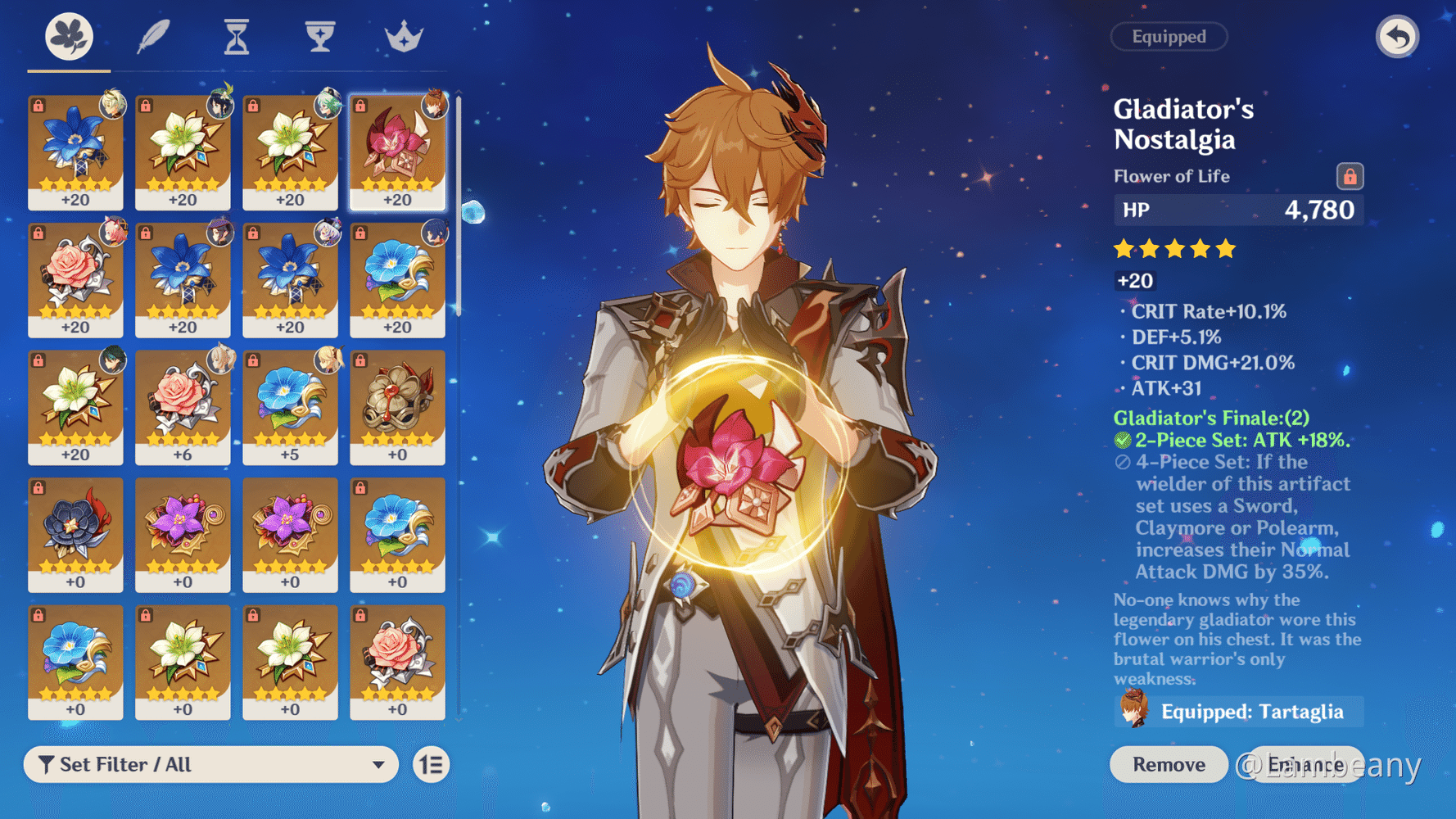Switch to the Plume of Death feather tab
Viewport: 1456px width, 819px height.
(x=153, y=36)
